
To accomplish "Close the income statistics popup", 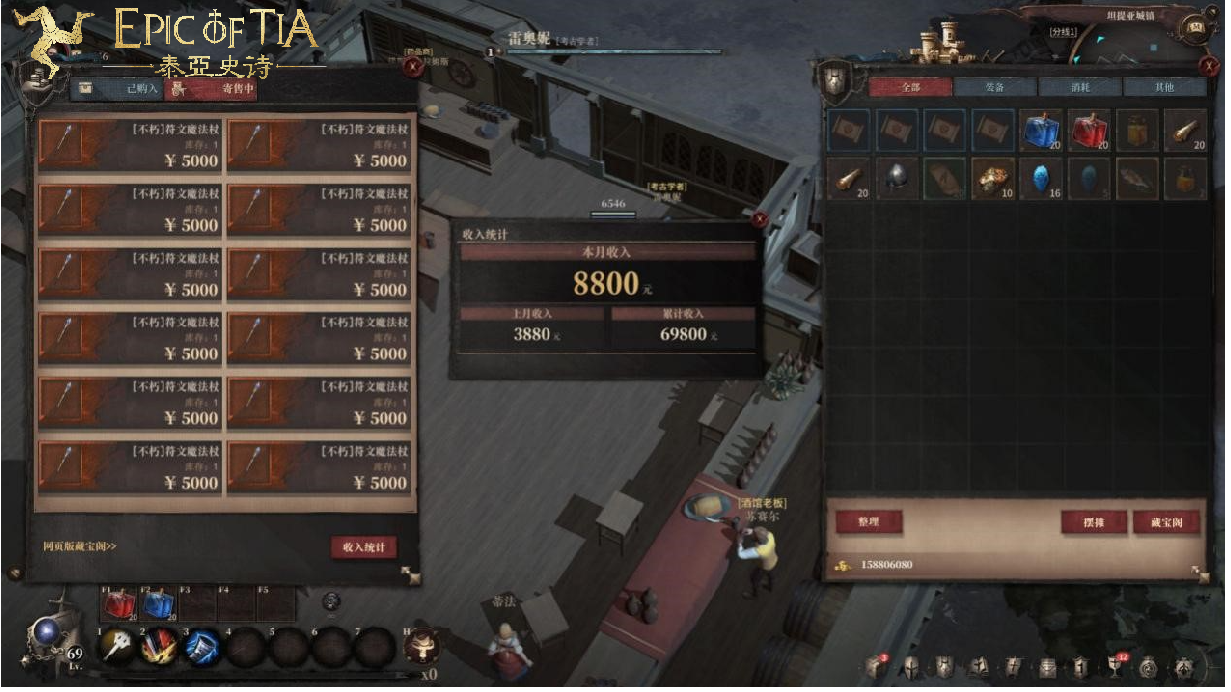I will pyautogui.click(x=760, y=219).
